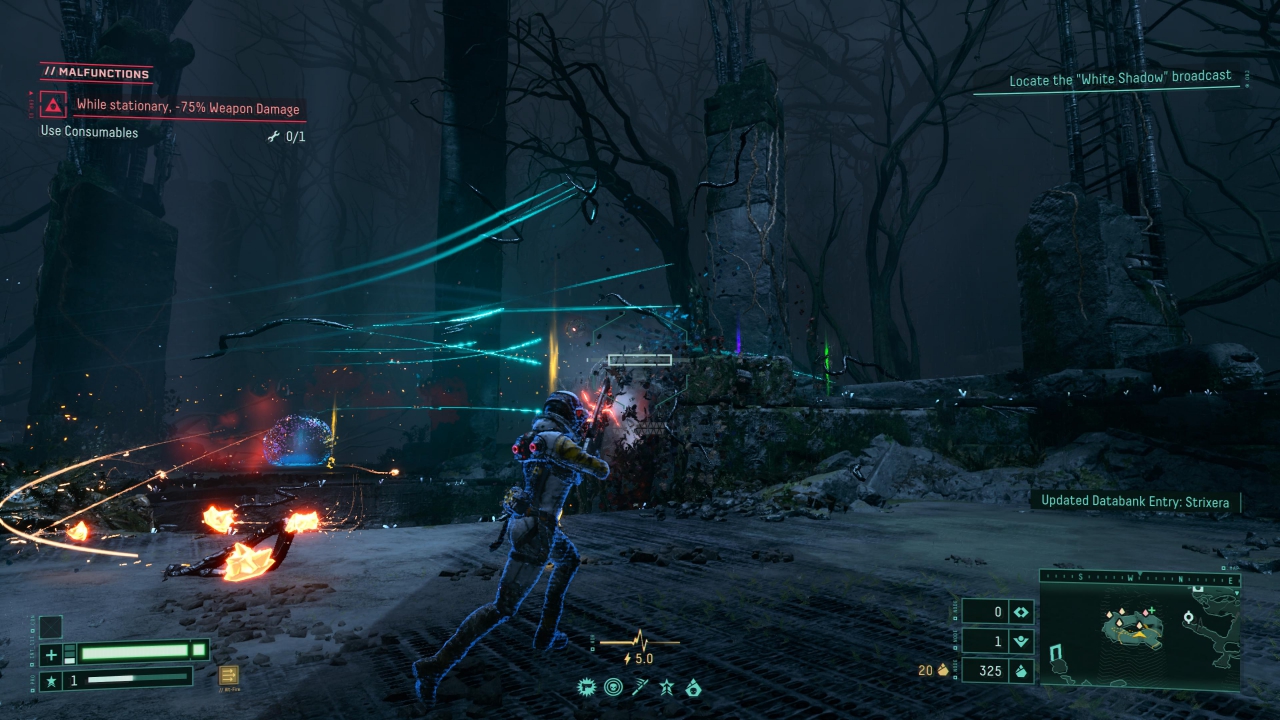
Task: Click the health plus icon
Action: pos(51,655)
